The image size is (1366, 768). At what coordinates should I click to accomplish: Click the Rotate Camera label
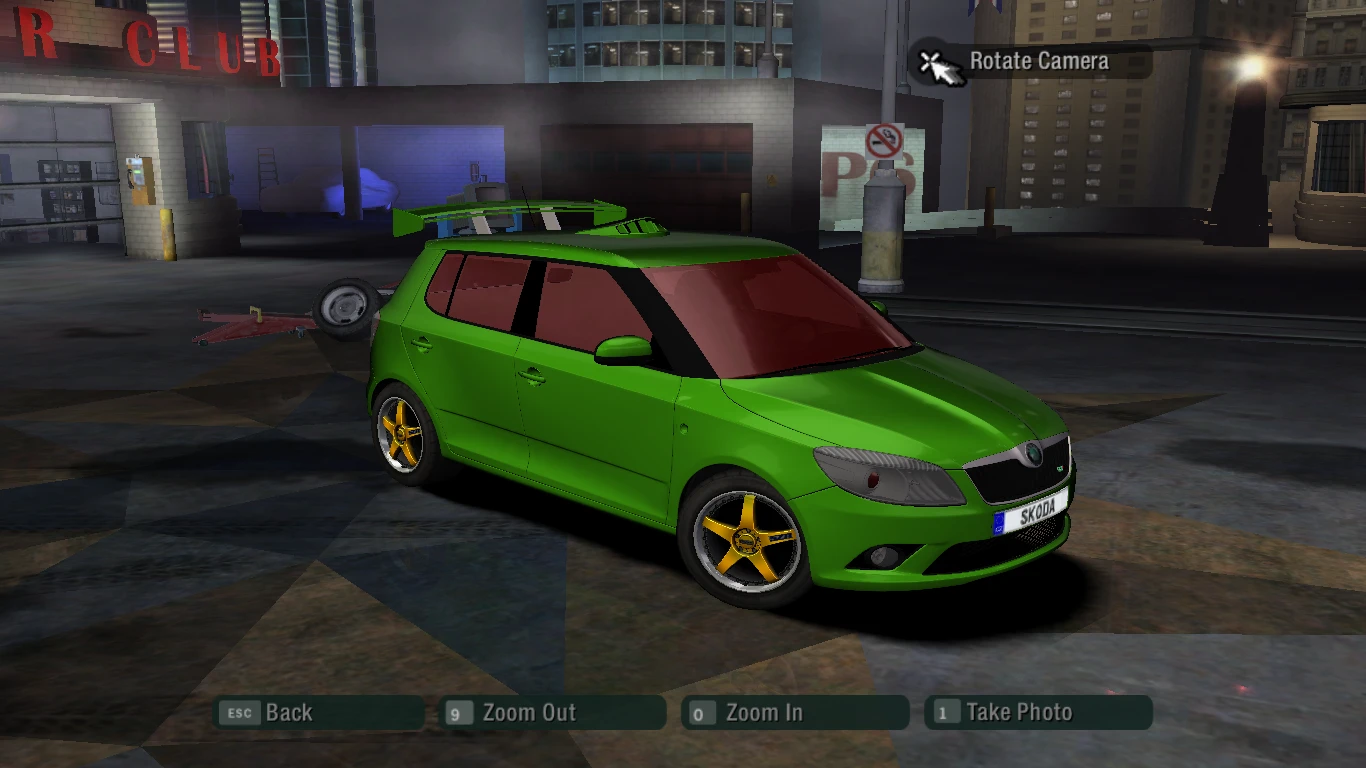coord(1038,61)
